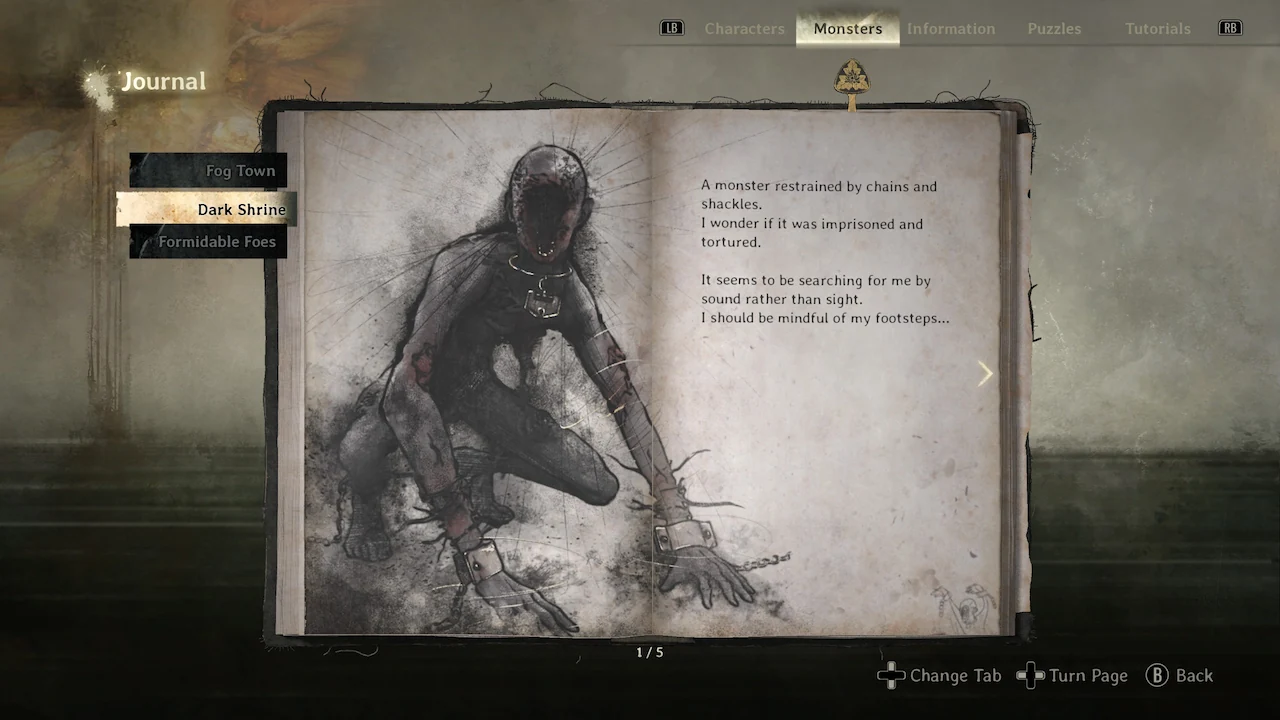
Task: Select the Monsters tab
Action: 847,29
